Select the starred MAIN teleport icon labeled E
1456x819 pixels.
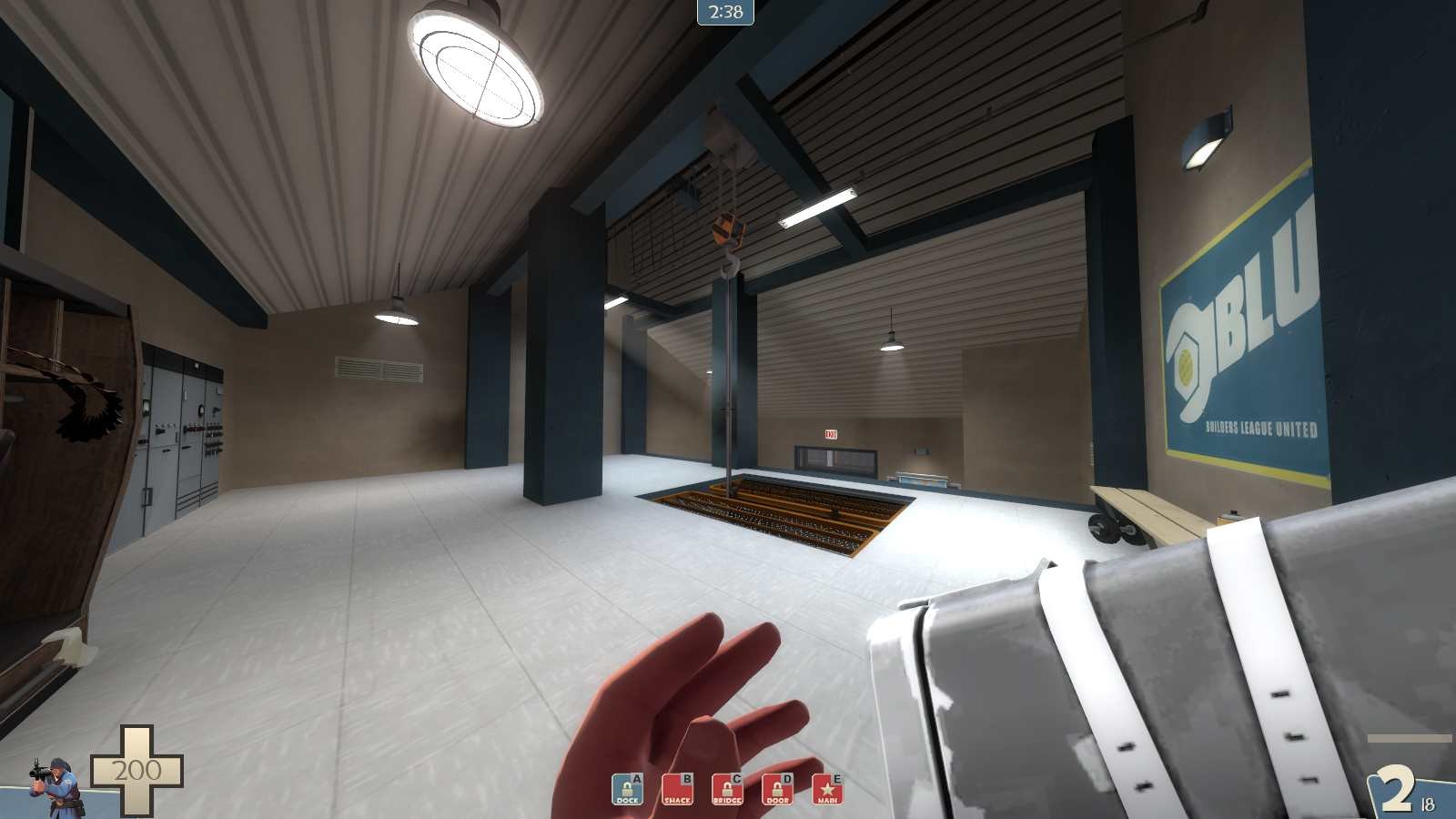(827, 790)
